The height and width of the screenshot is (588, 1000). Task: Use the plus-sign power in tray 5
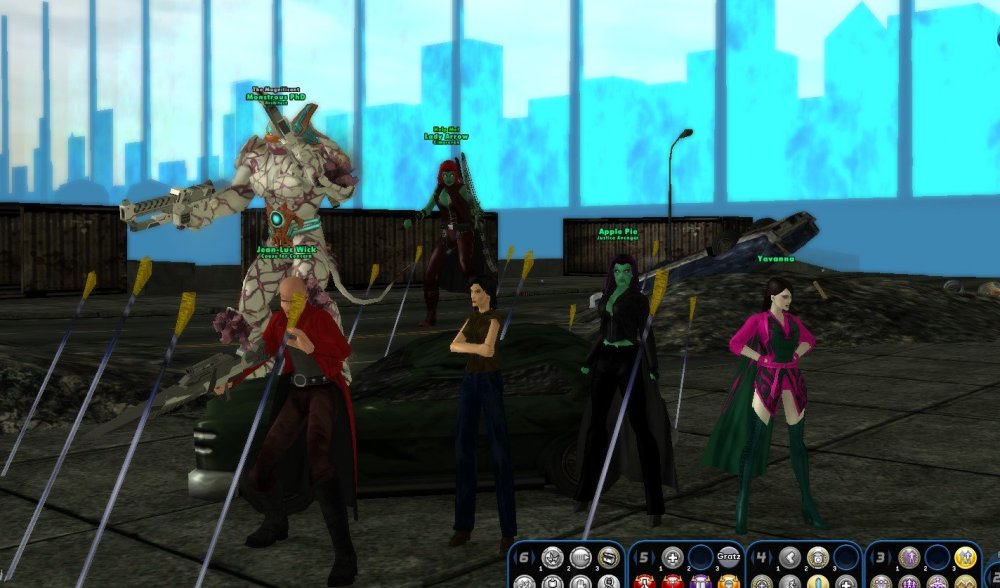(x=674, y=558)
